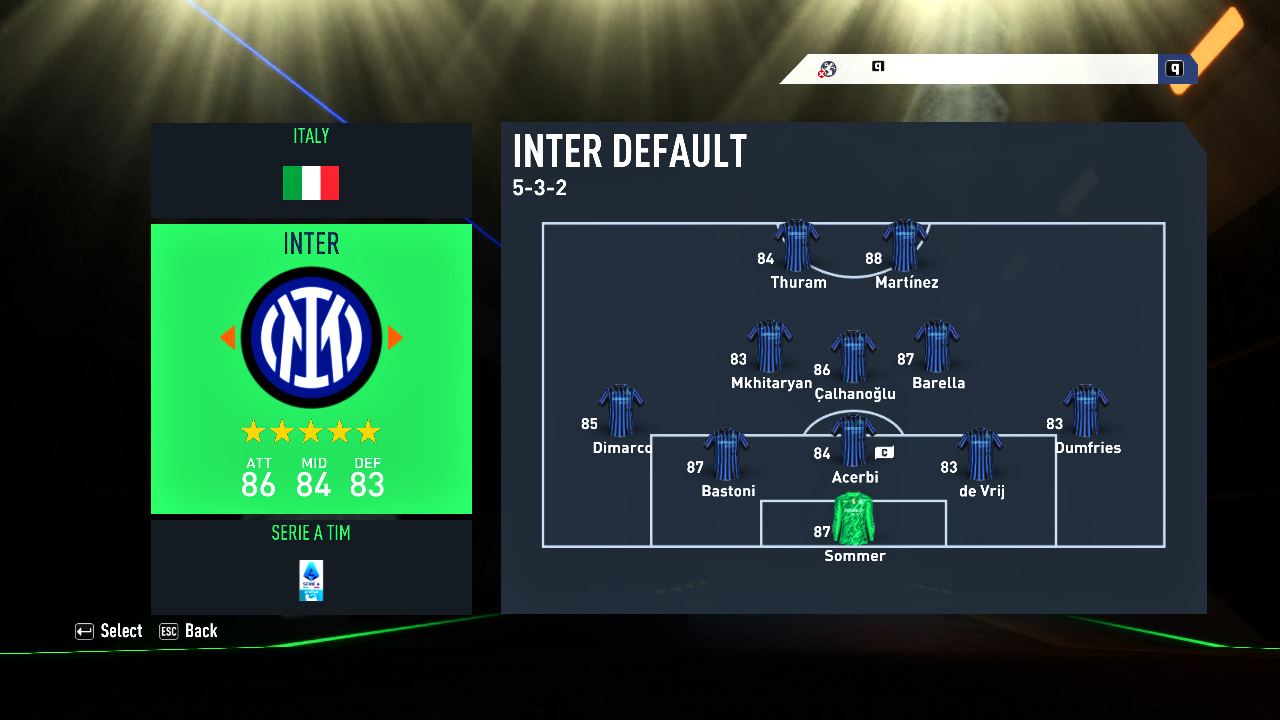The height and width of the screenshot is (720, 1280).
Task: Click the Q icon on the top bar
Action: pos(1175,69)
